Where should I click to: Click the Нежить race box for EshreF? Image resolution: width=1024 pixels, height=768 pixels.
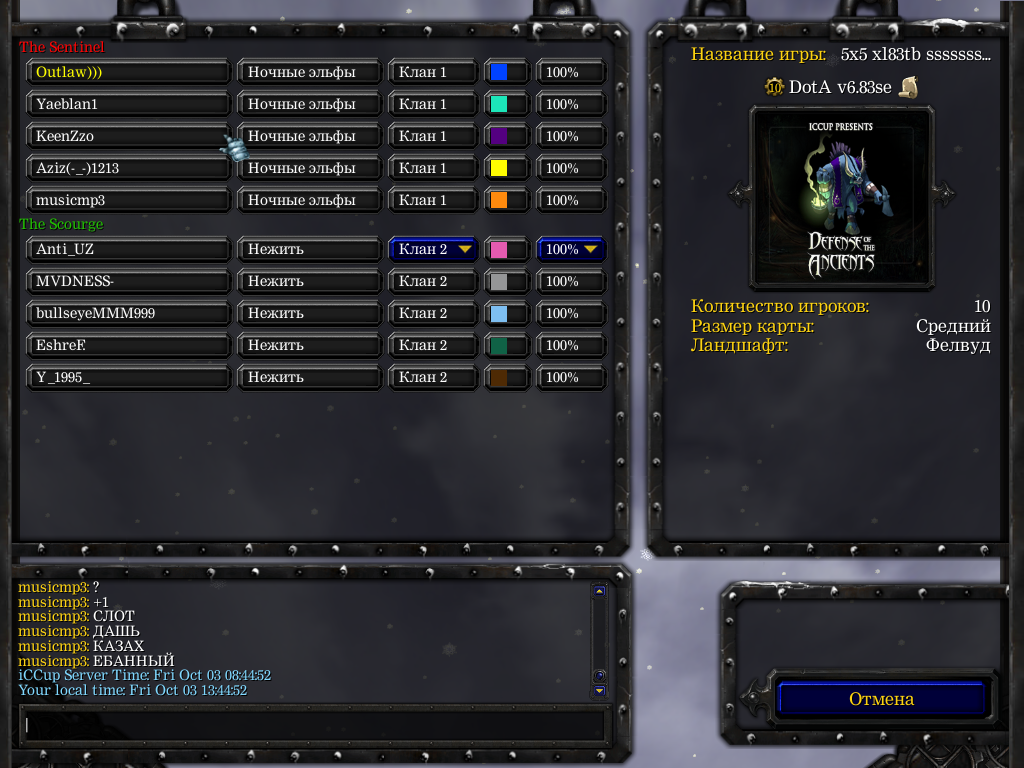(x=310, y=345)
